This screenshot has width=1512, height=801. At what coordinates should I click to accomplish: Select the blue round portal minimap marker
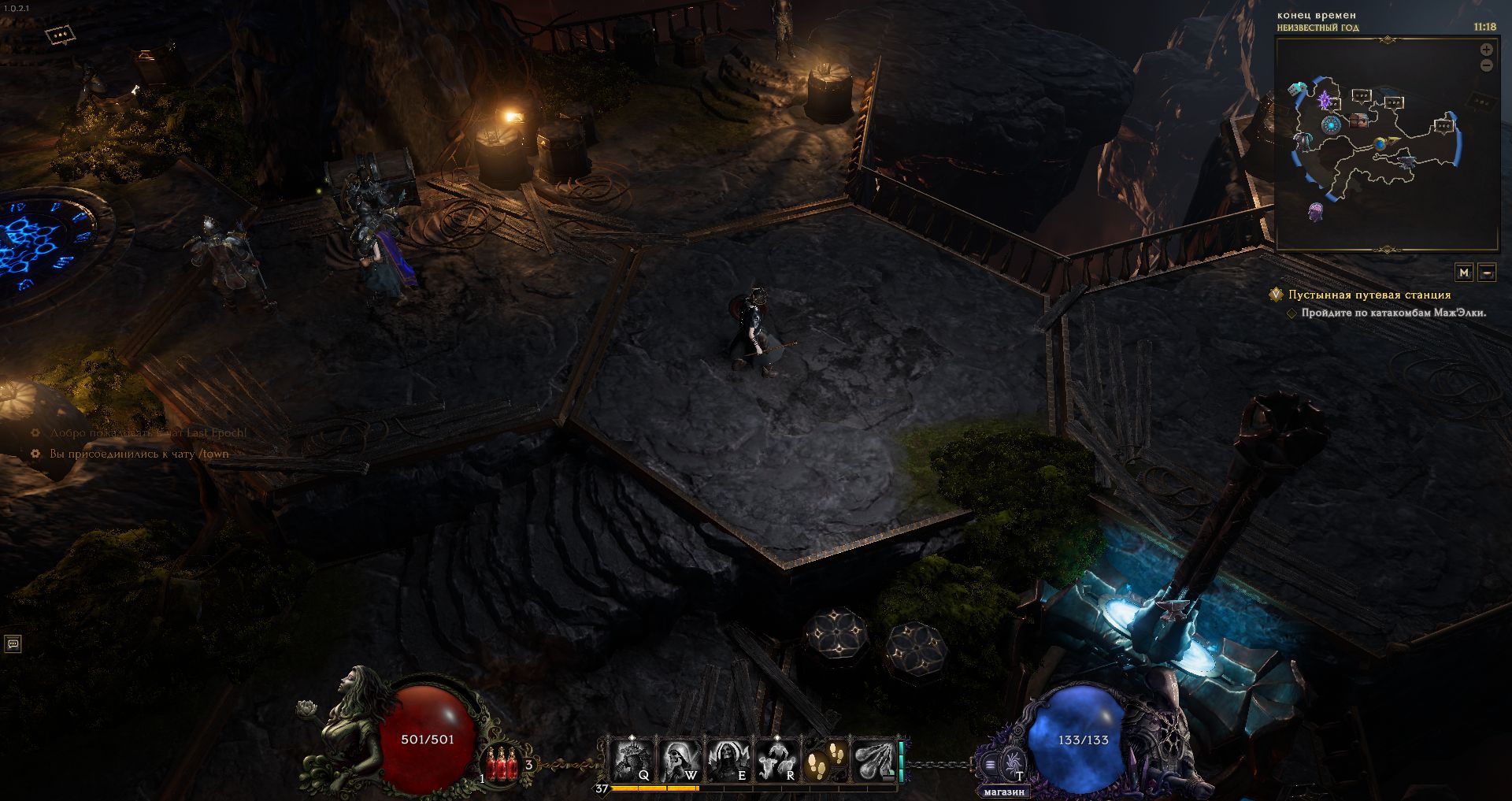1331,124
